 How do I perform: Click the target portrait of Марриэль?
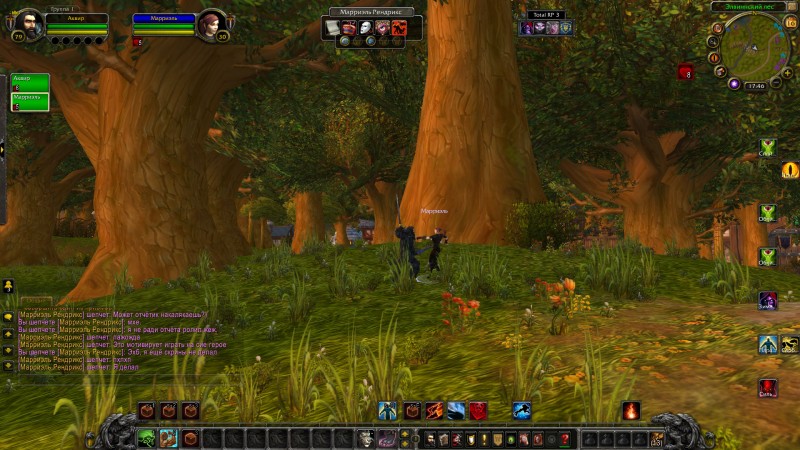(212, 25)
